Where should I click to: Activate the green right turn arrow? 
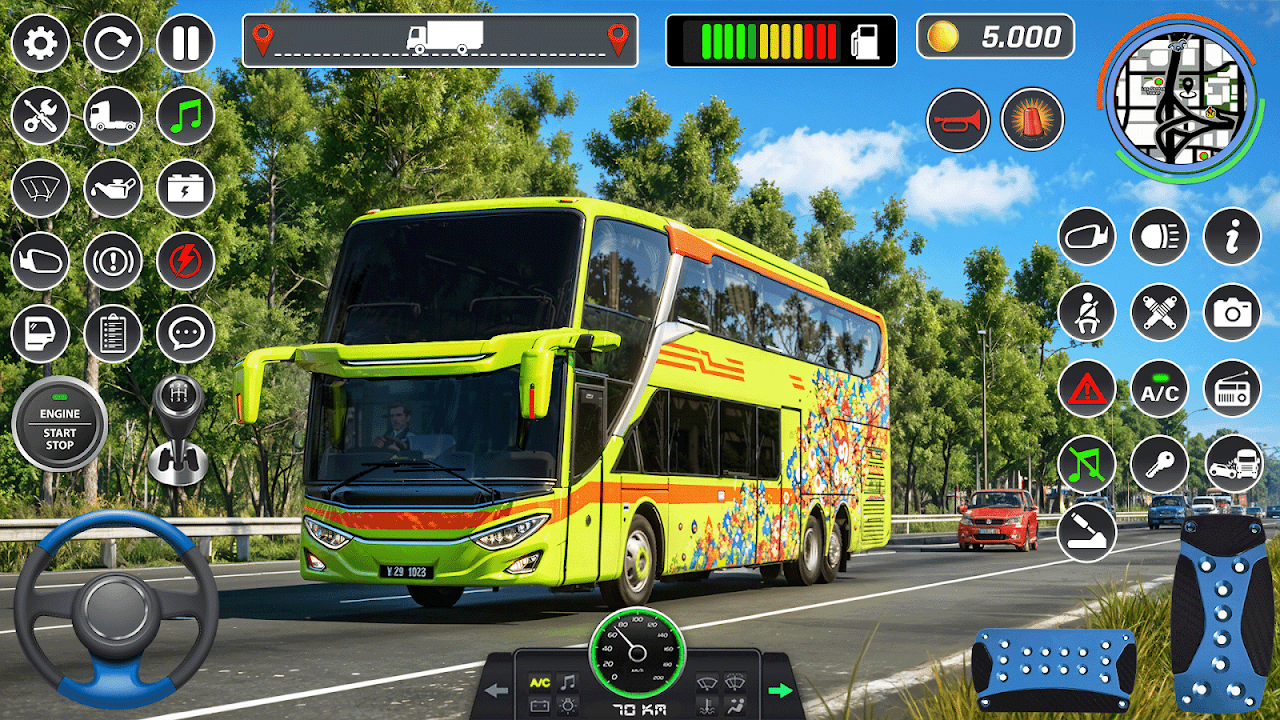tap(780, 690)
